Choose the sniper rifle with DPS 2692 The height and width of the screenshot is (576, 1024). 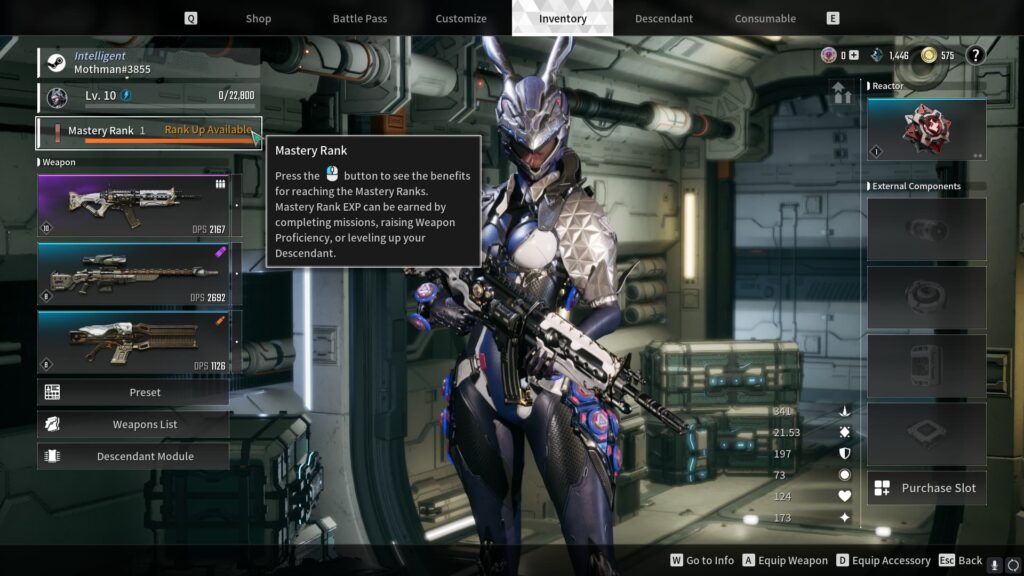[134, 274]
